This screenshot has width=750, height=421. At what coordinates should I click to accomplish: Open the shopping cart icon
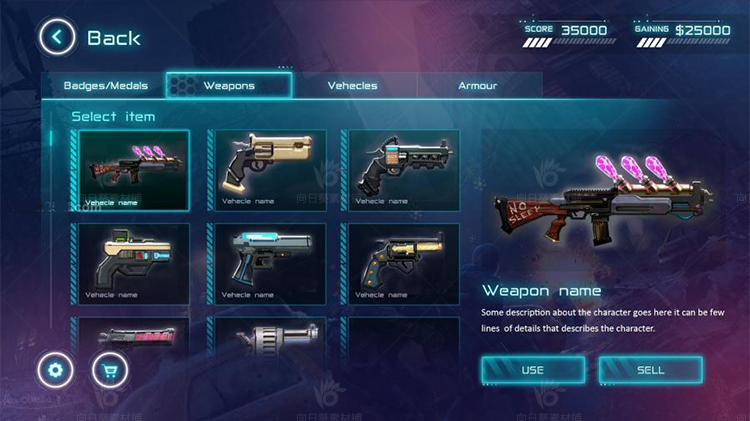click(110, 371)
